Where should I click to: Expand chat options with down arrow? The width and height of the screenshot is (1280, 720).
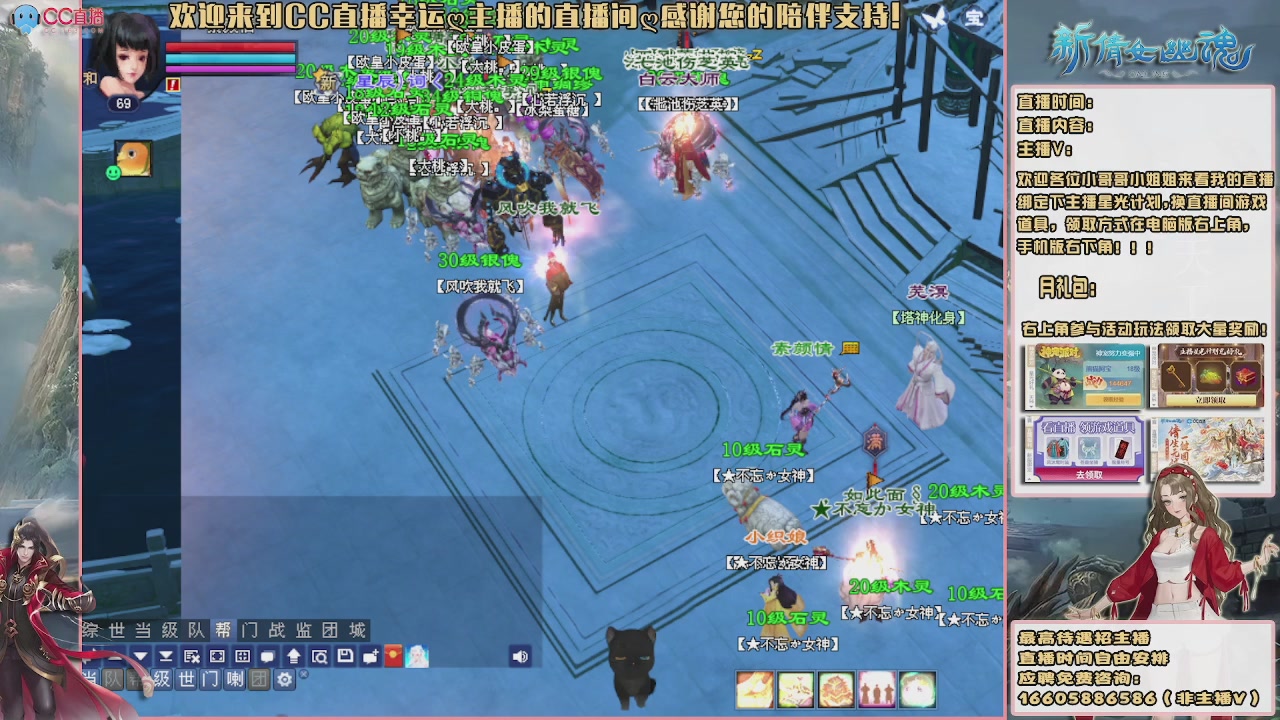139,656
